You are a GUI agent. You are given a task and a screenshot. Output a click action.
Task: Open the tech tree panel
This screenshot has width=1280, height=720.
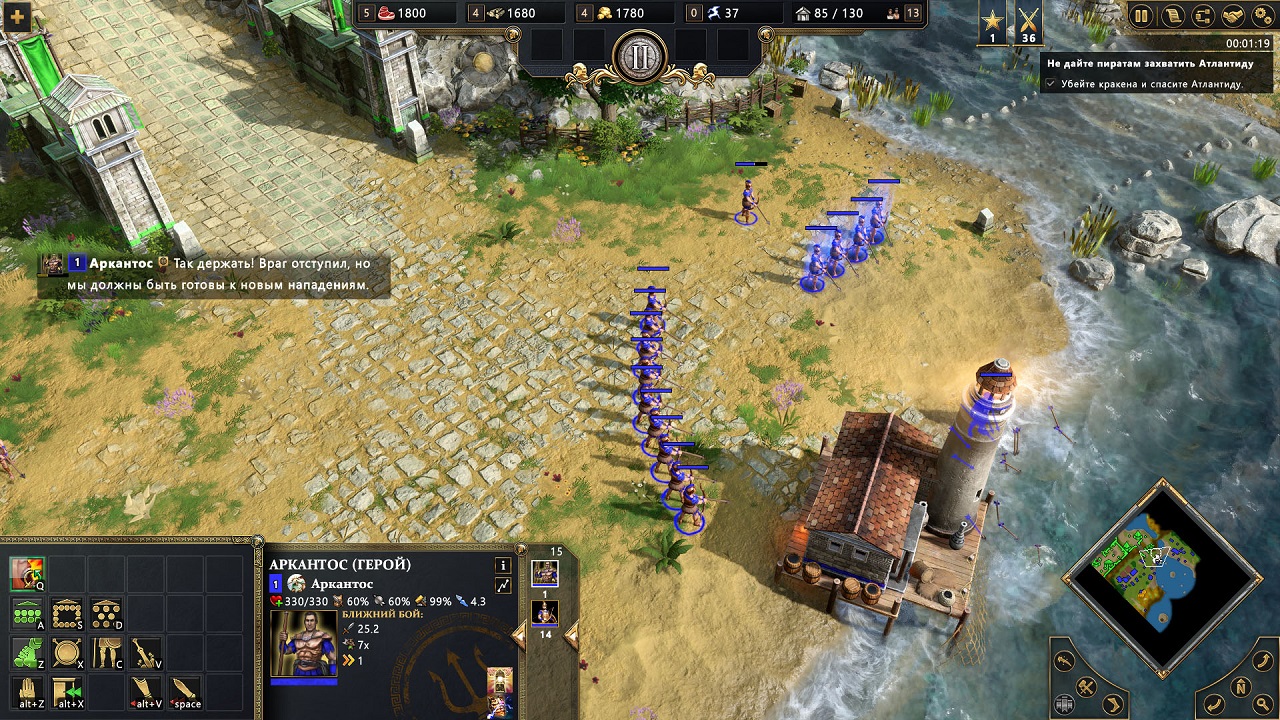[x=1205, y=16]
